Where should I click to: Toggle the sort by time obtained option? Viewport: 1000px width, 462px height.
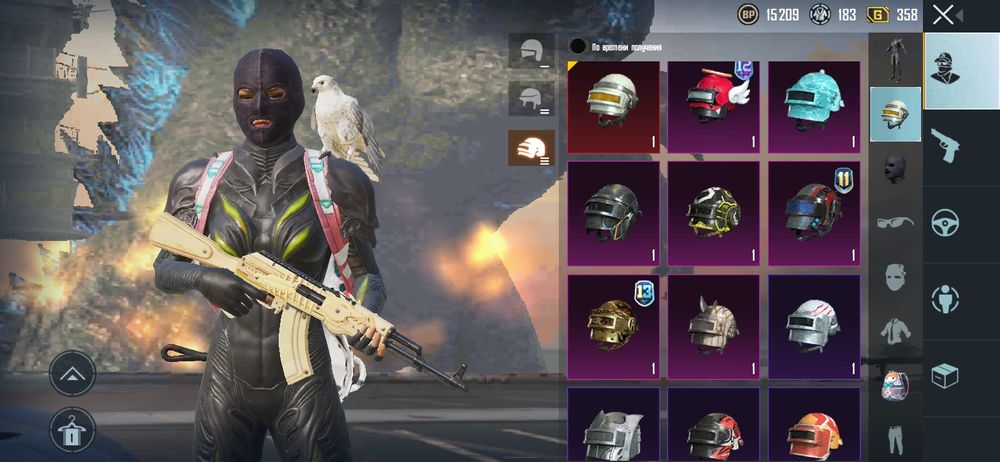pyautogui.click(x=577, y=46)
